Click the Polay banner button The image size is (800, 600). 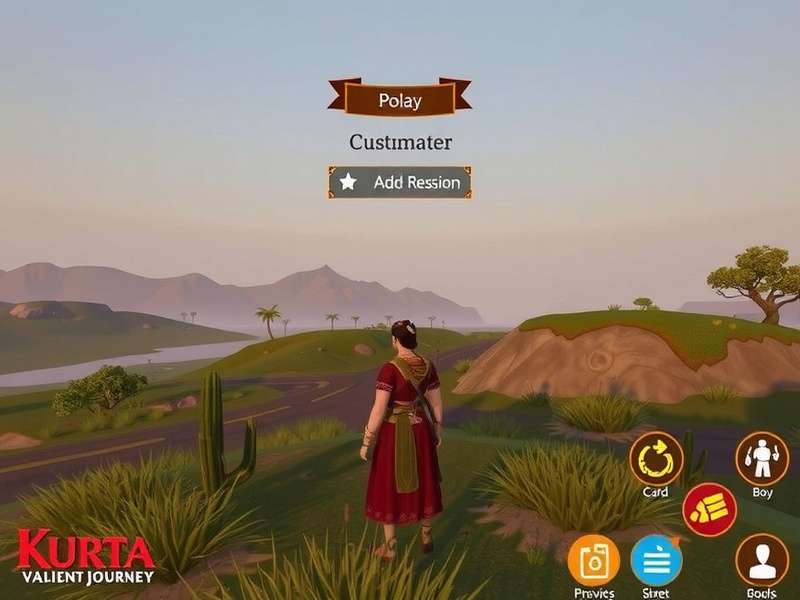(400, 99)
